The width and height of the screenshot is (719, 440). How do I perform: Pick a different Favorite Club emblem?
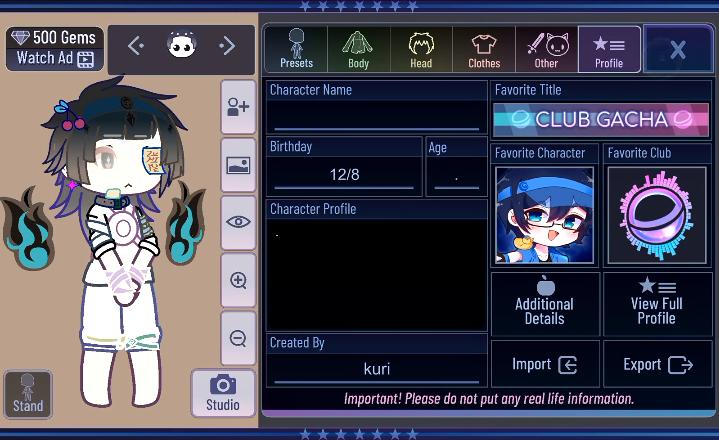pos(657,215)
